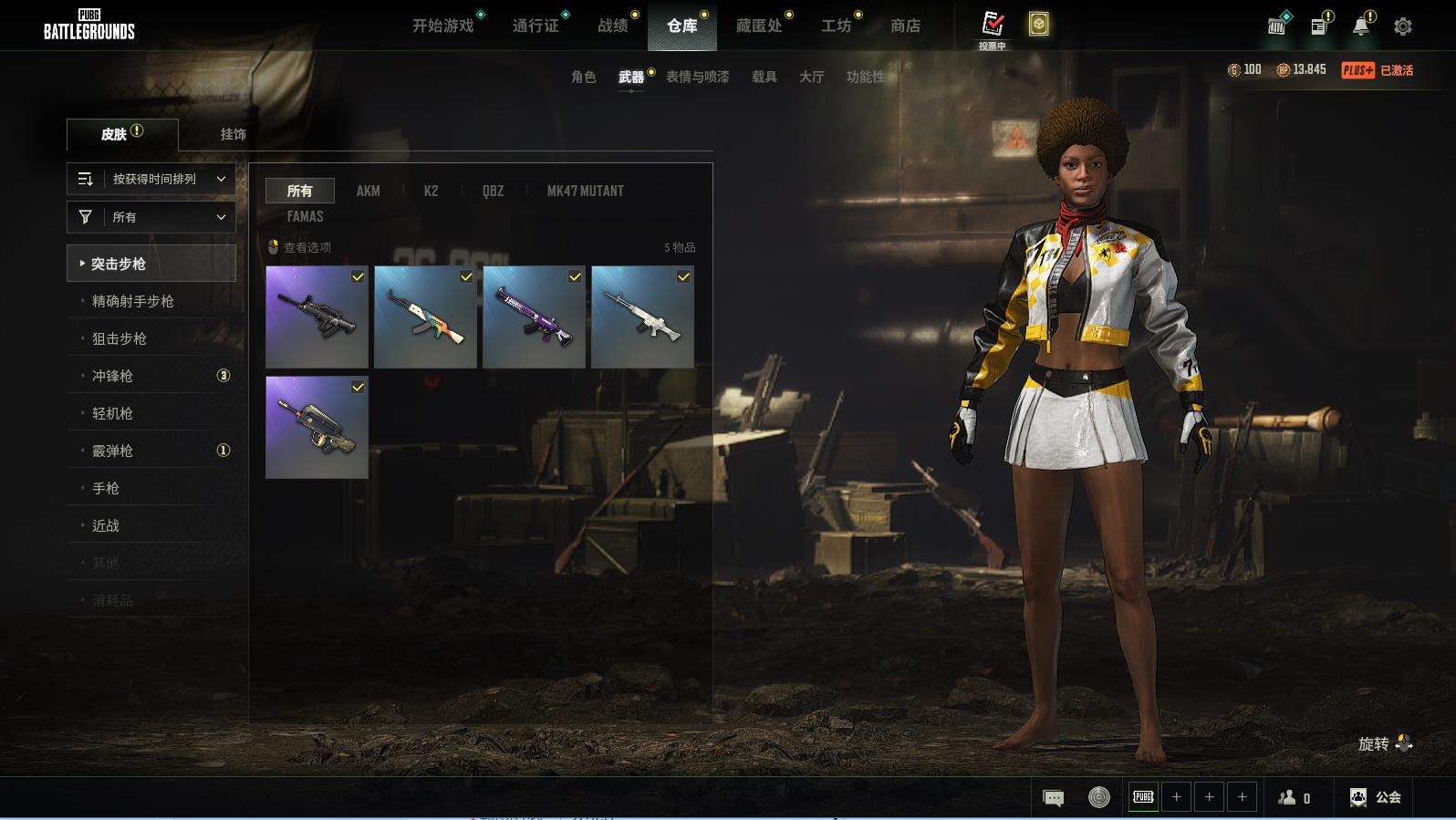Choose the 狙击步枪 sniper rifle category
This screenshot has height=820, width=1456.
click(120, 338)
